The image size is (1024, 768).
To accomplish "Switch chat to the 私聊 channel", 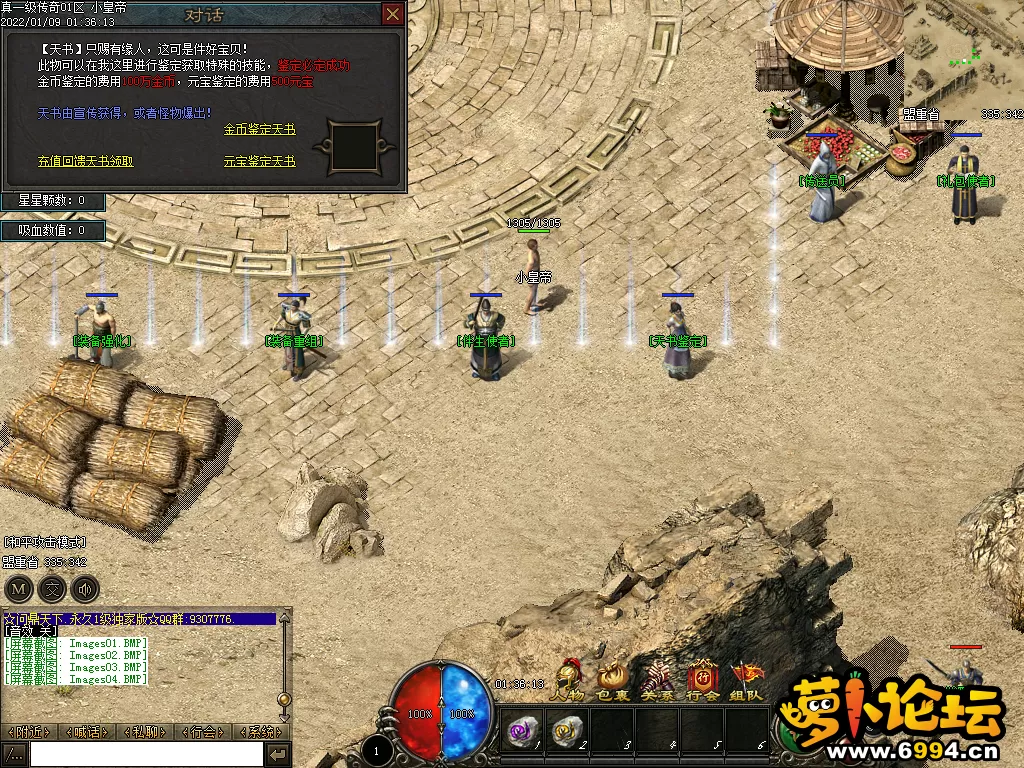I will 145,732.
